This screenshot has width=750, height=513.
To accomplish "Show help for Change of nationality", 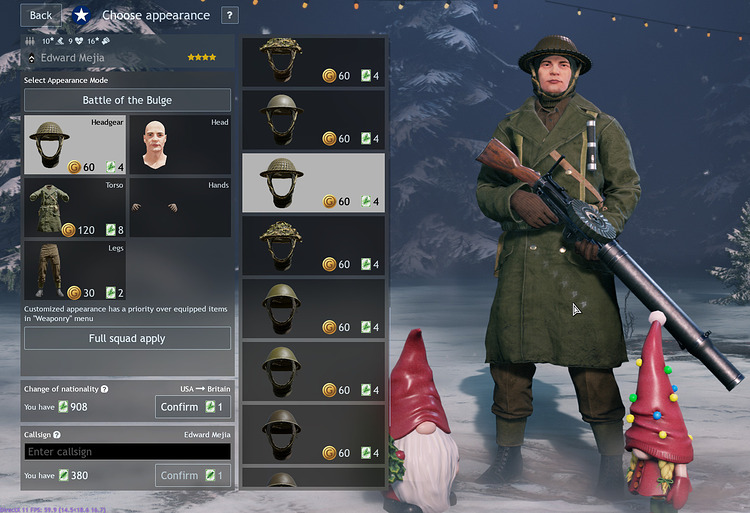I will 105,388.
